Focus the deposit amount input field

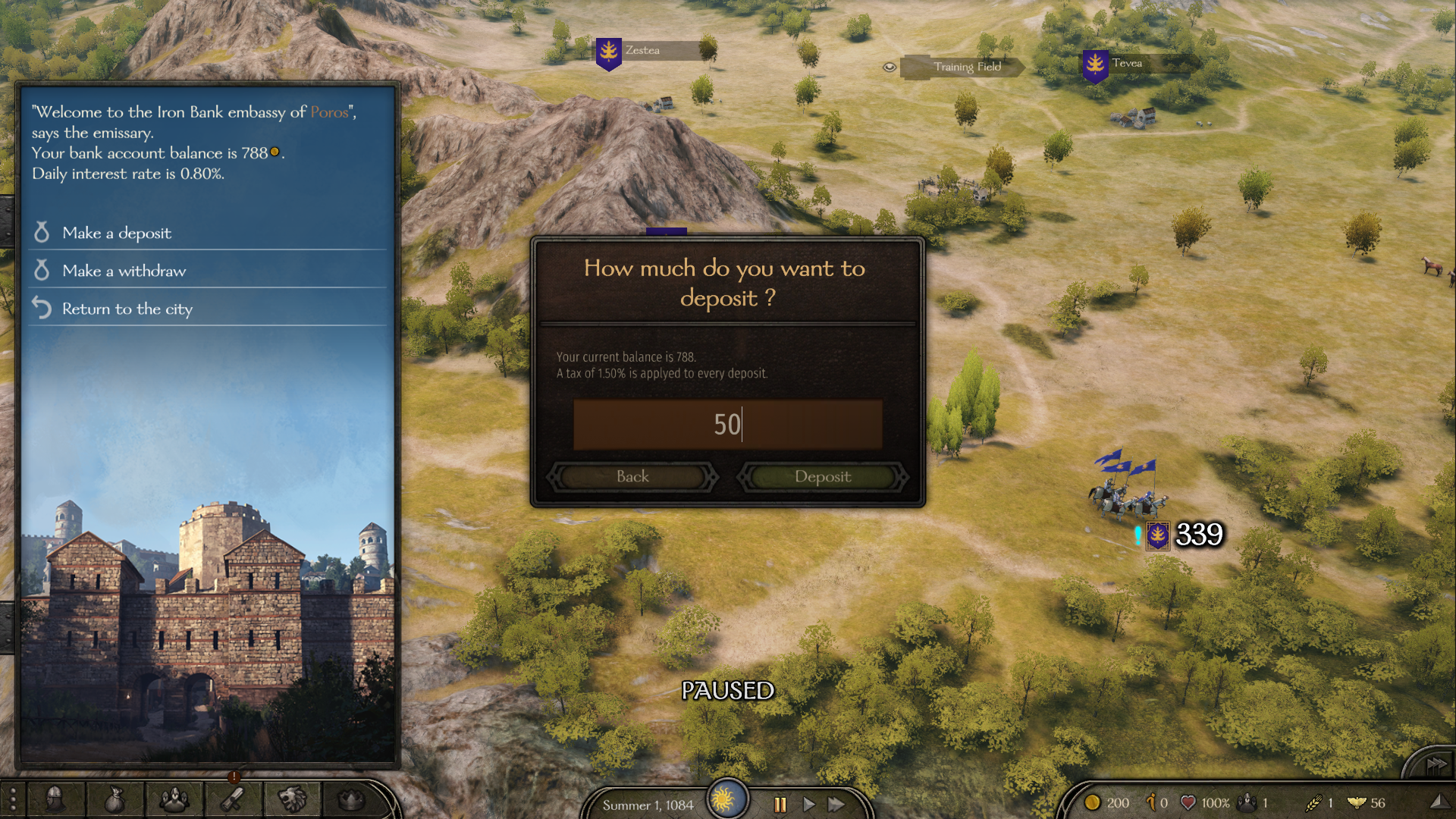pyautogui.click(x=727, y=425)
